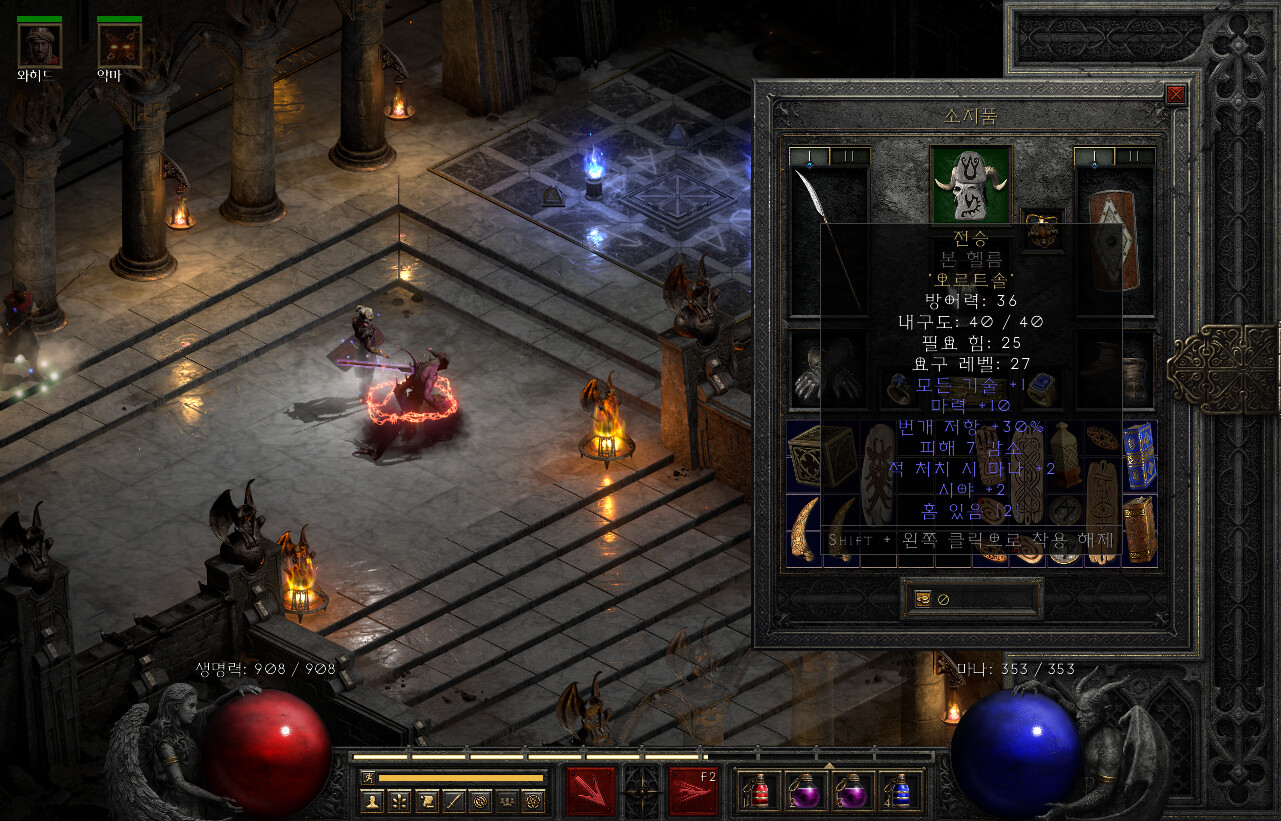The image size is (1281, 821).
Task: Toggle the run/walk button
Action: 368,777
